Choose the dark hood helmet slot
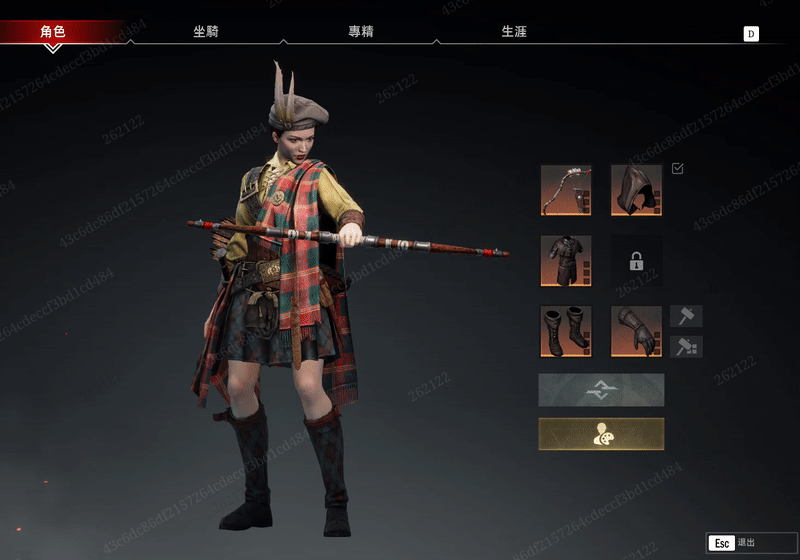 (636, 190)
